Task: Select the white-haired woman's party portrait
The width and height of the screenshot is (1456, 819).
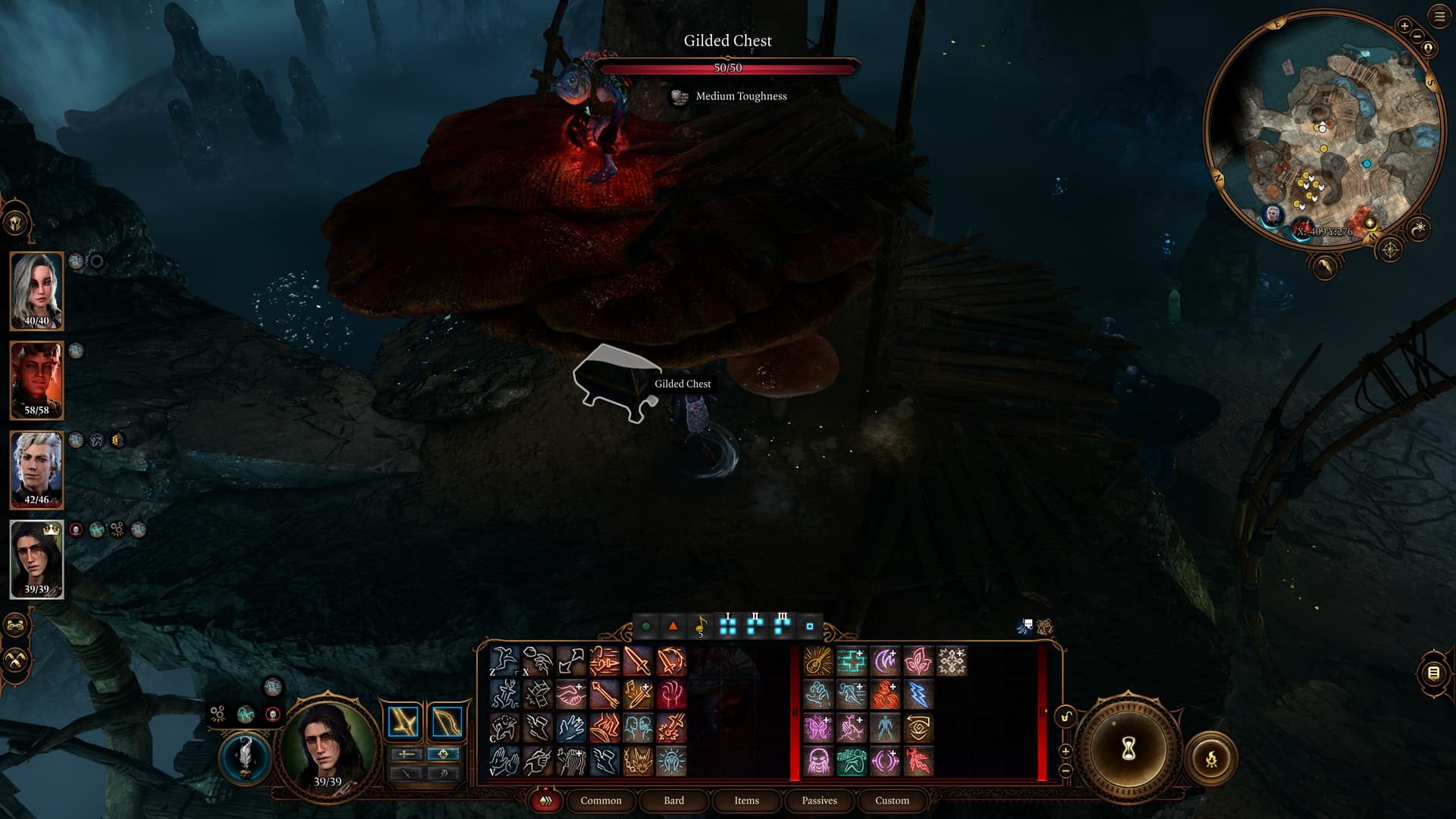Action: tap(36, 290)
